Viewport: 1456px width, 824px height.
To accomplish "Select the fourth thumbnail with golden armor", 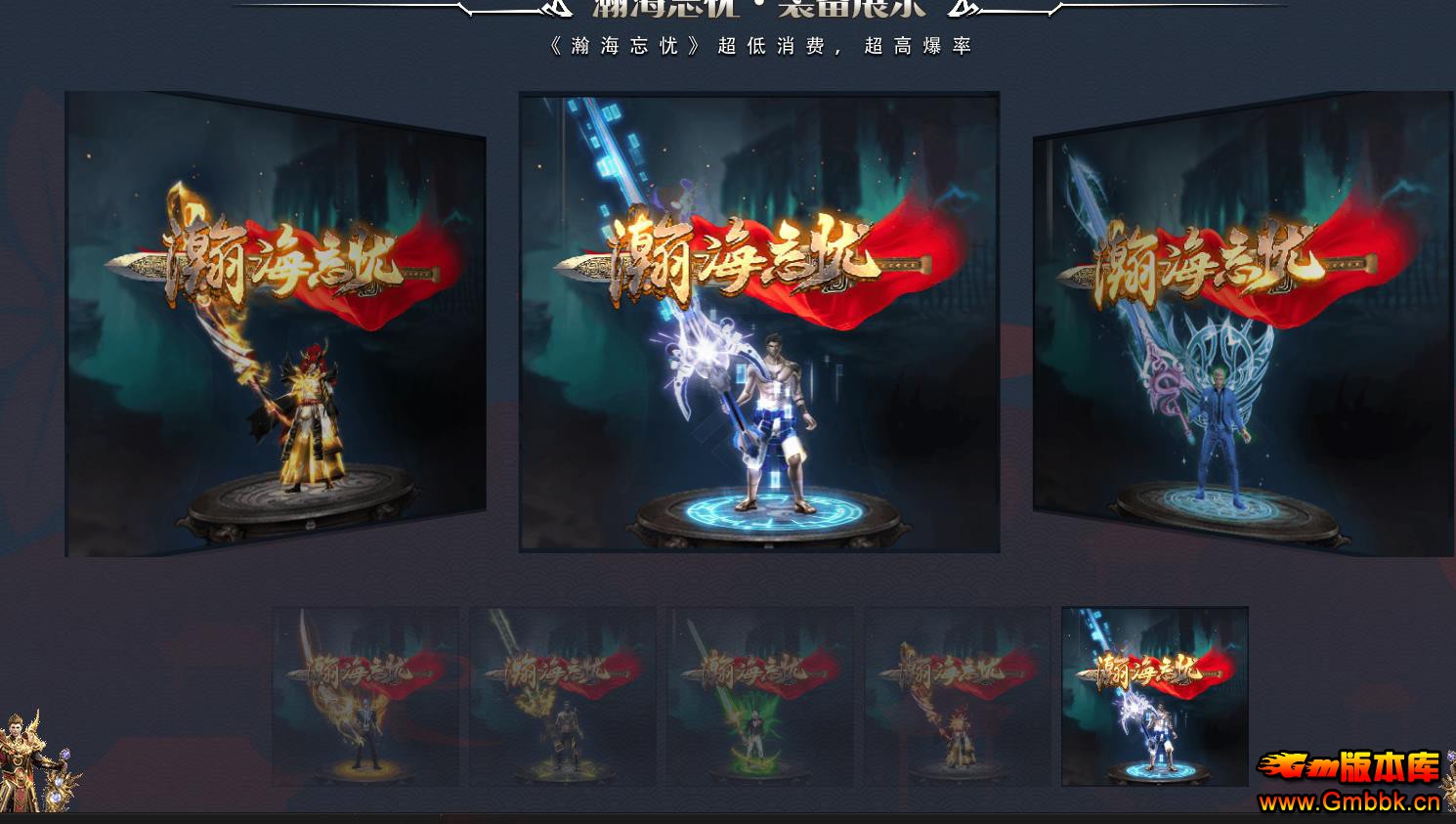I will 959,696.
